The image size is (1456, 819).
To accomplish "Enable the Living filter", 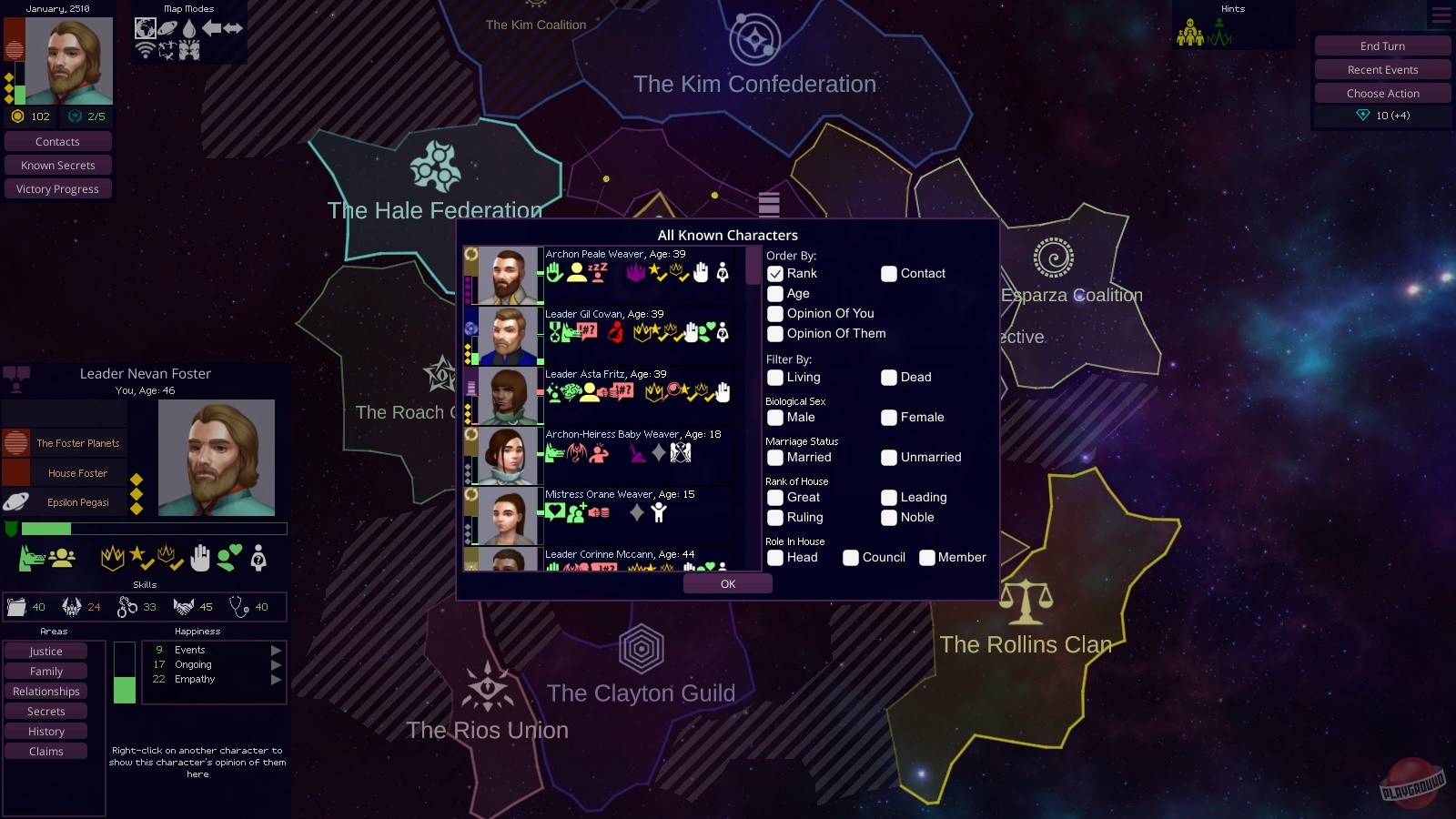I will 776,377.
